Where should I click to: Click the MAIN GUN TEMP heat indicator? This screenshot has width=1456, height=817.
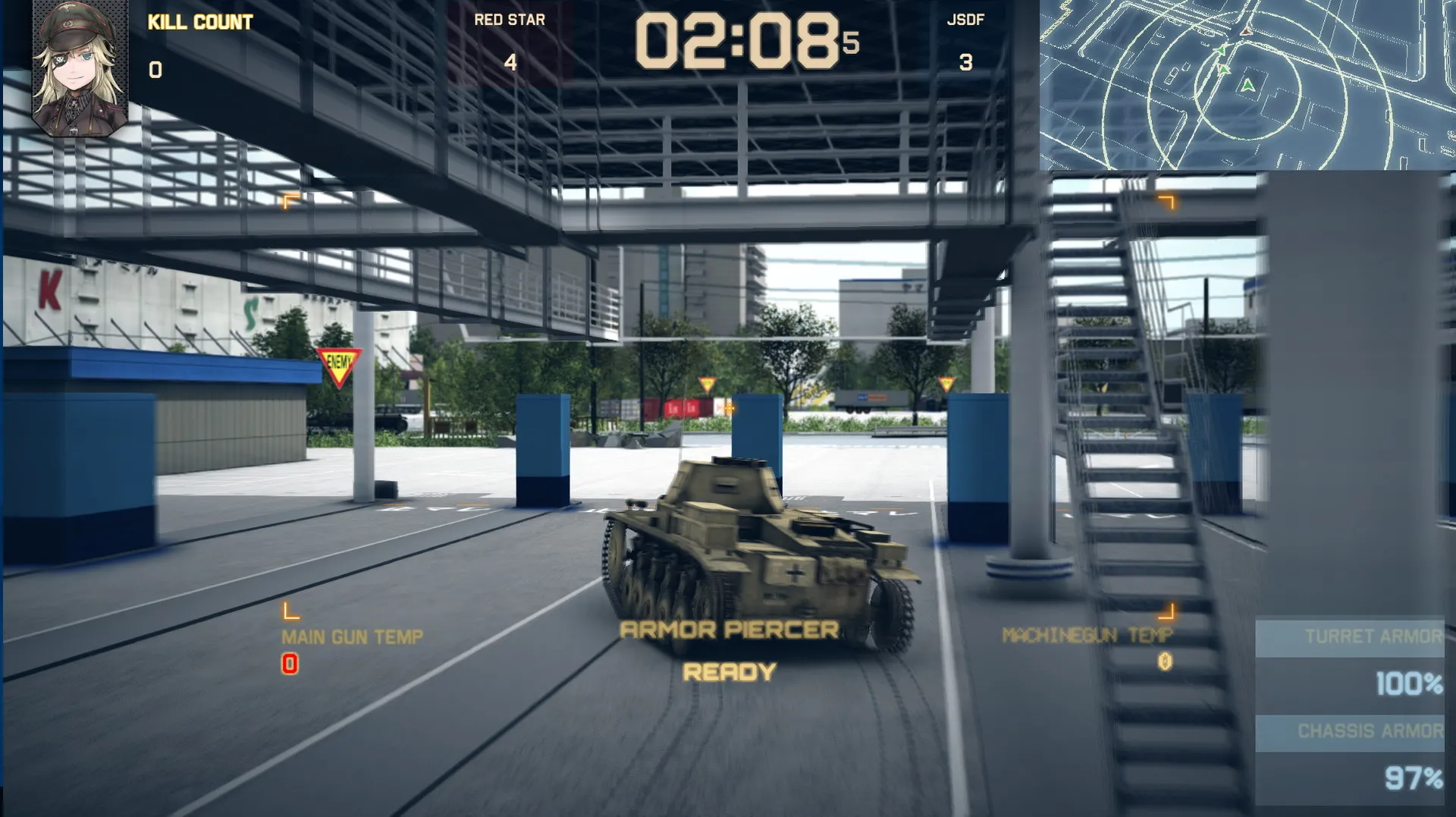[x=352, y=636]
